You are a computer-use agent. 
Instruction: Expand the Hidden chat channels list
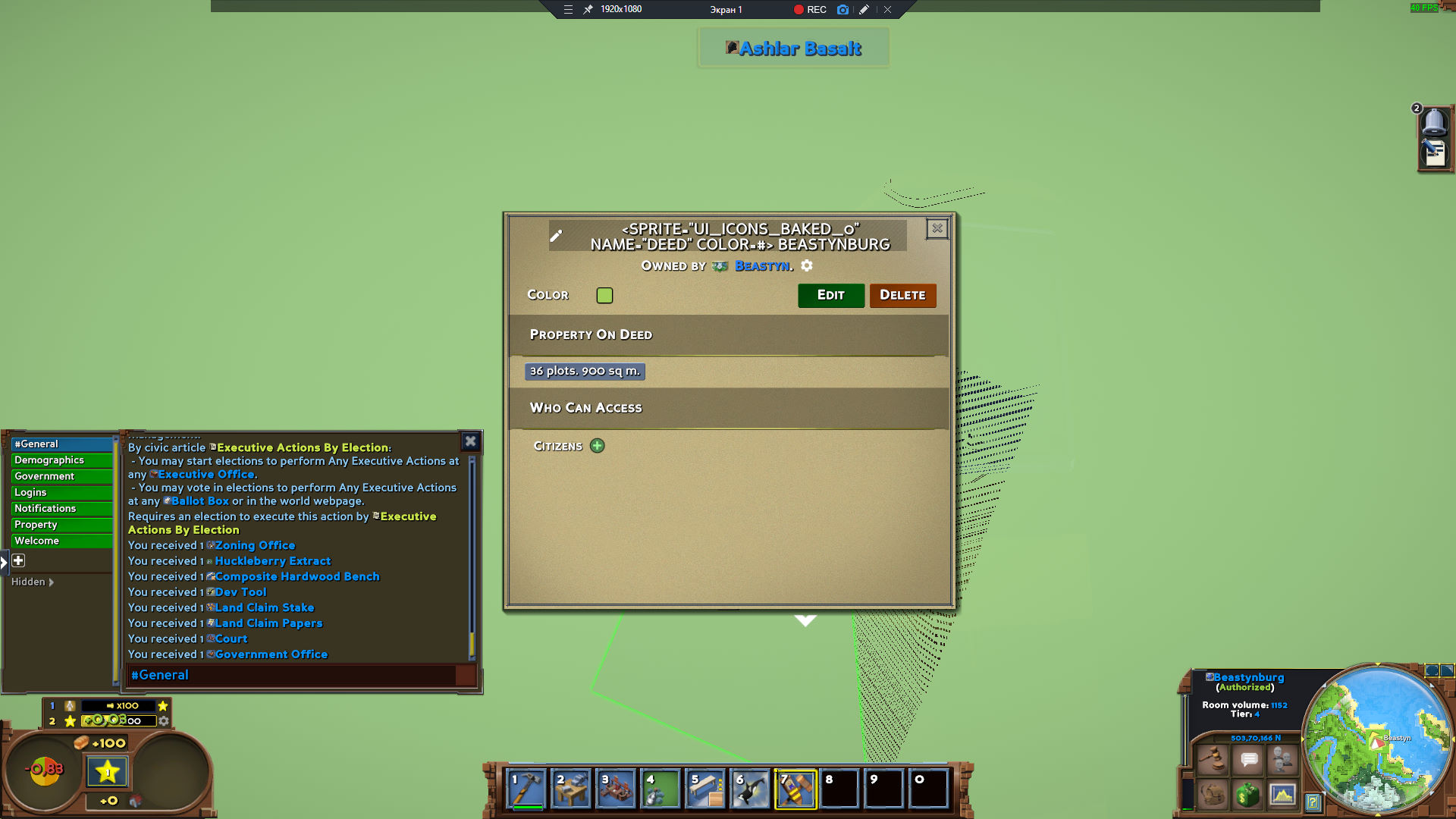point(31,582)
